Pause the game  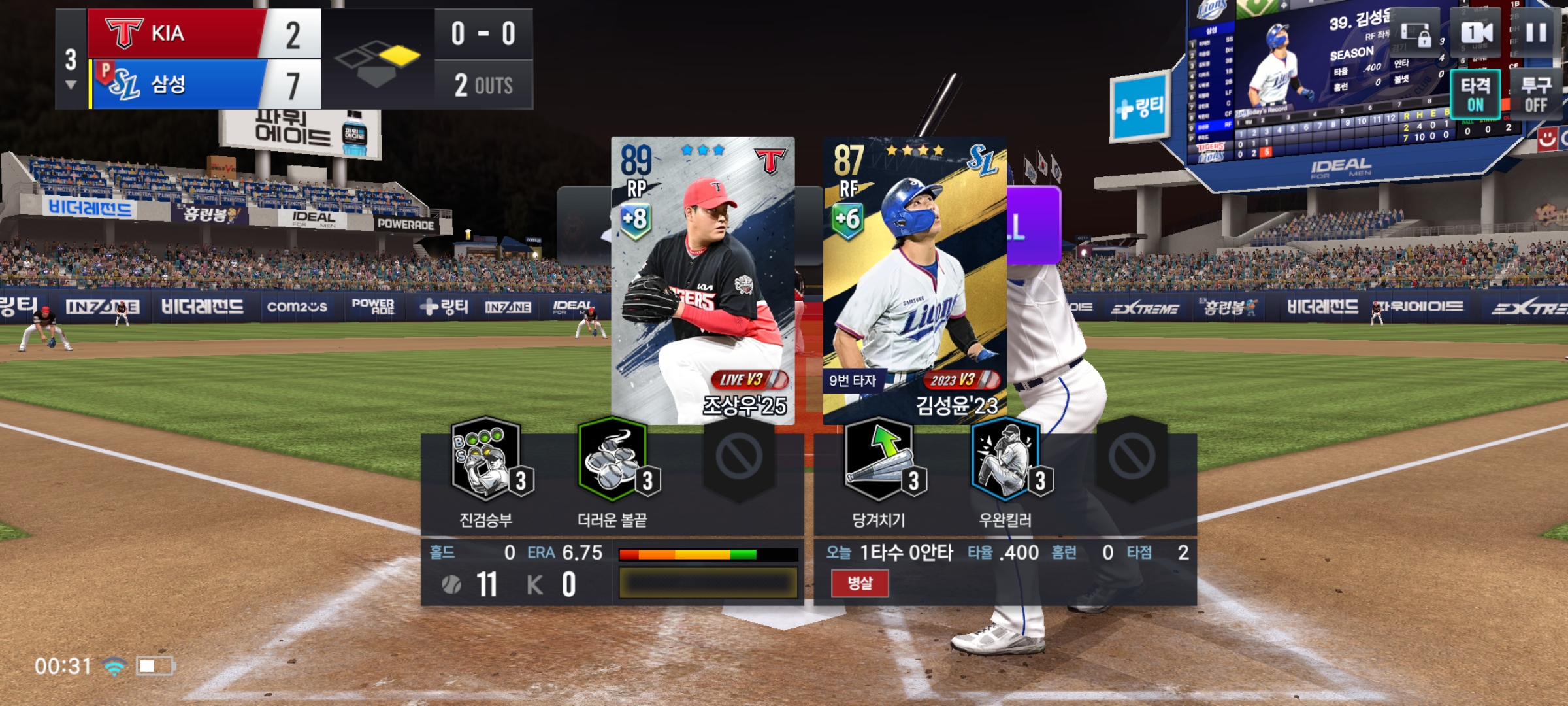pos(1536,33)
